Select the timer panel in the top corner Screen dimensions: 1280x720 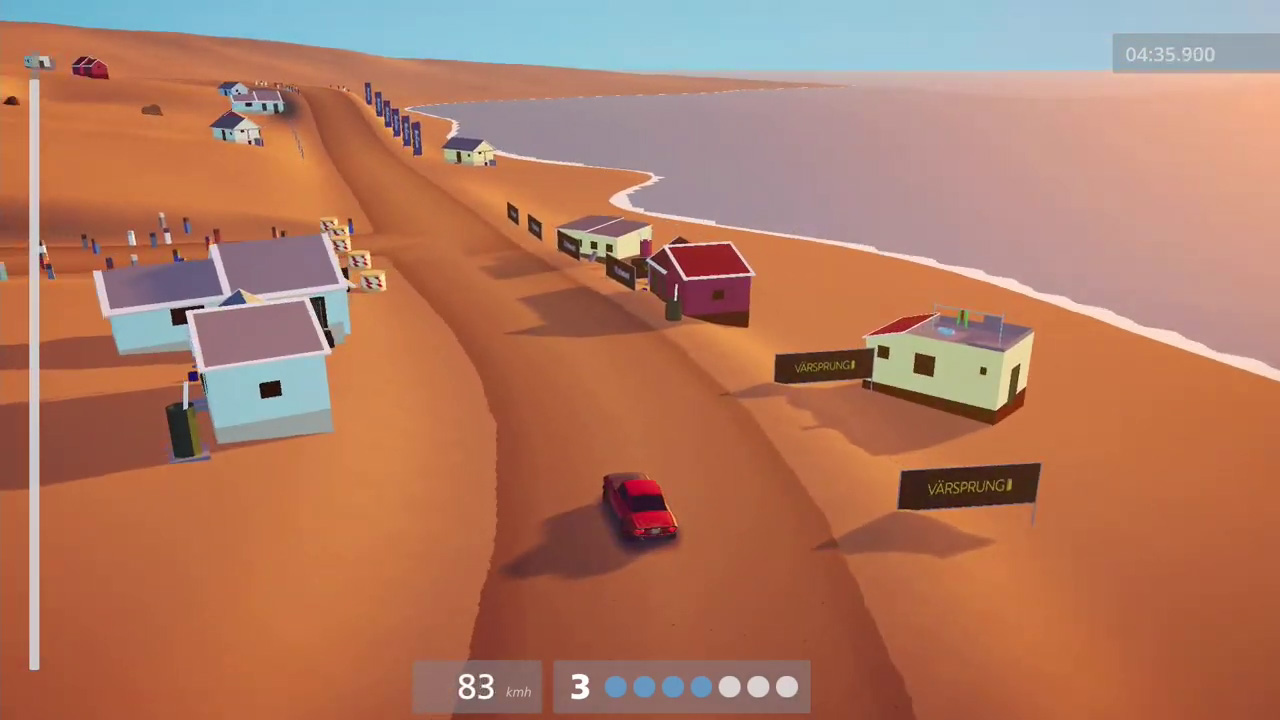1196,55
